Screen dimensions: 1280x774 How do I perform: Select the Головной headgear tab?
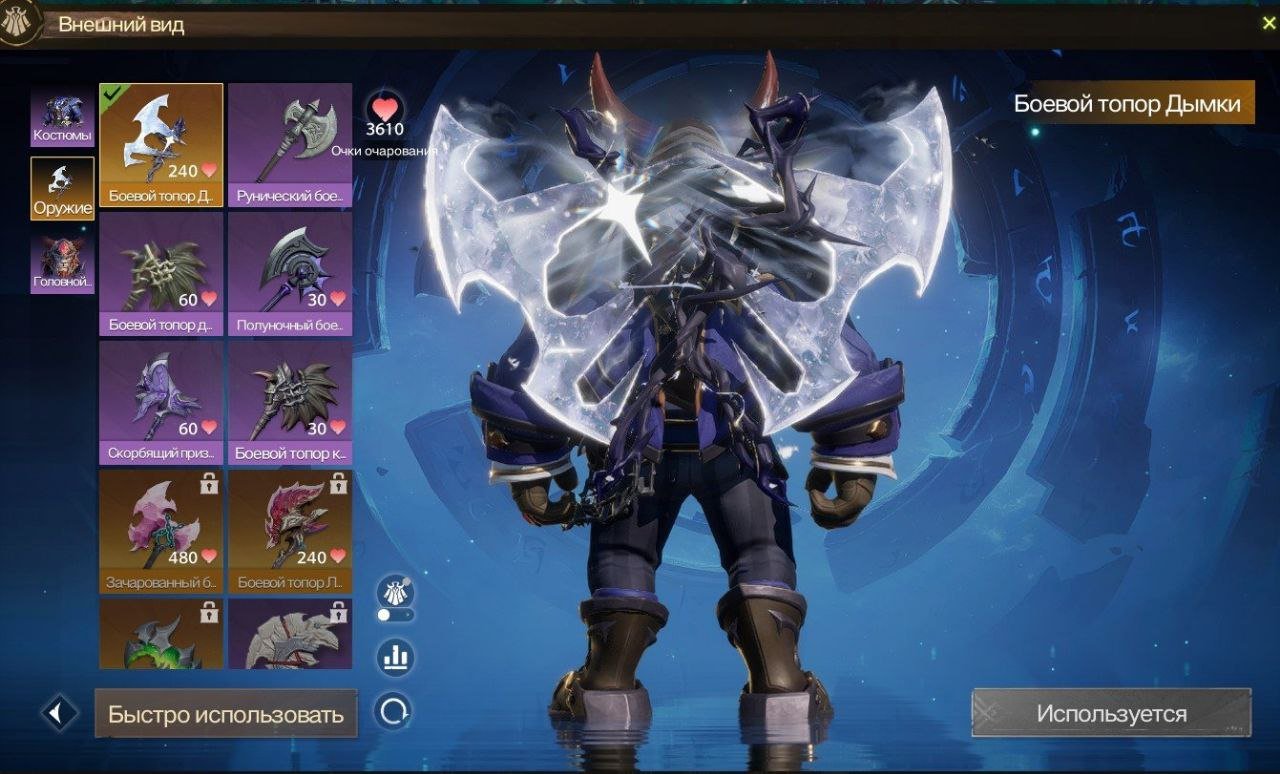[62, 263]
